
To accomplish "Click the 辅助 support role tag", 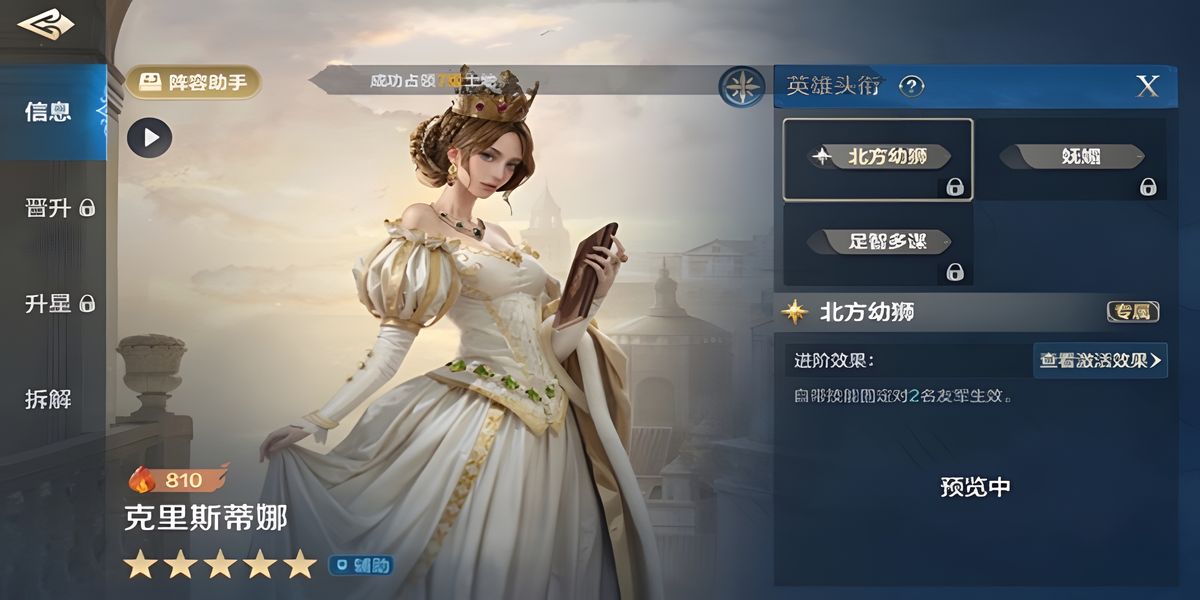I will point(362,565).
